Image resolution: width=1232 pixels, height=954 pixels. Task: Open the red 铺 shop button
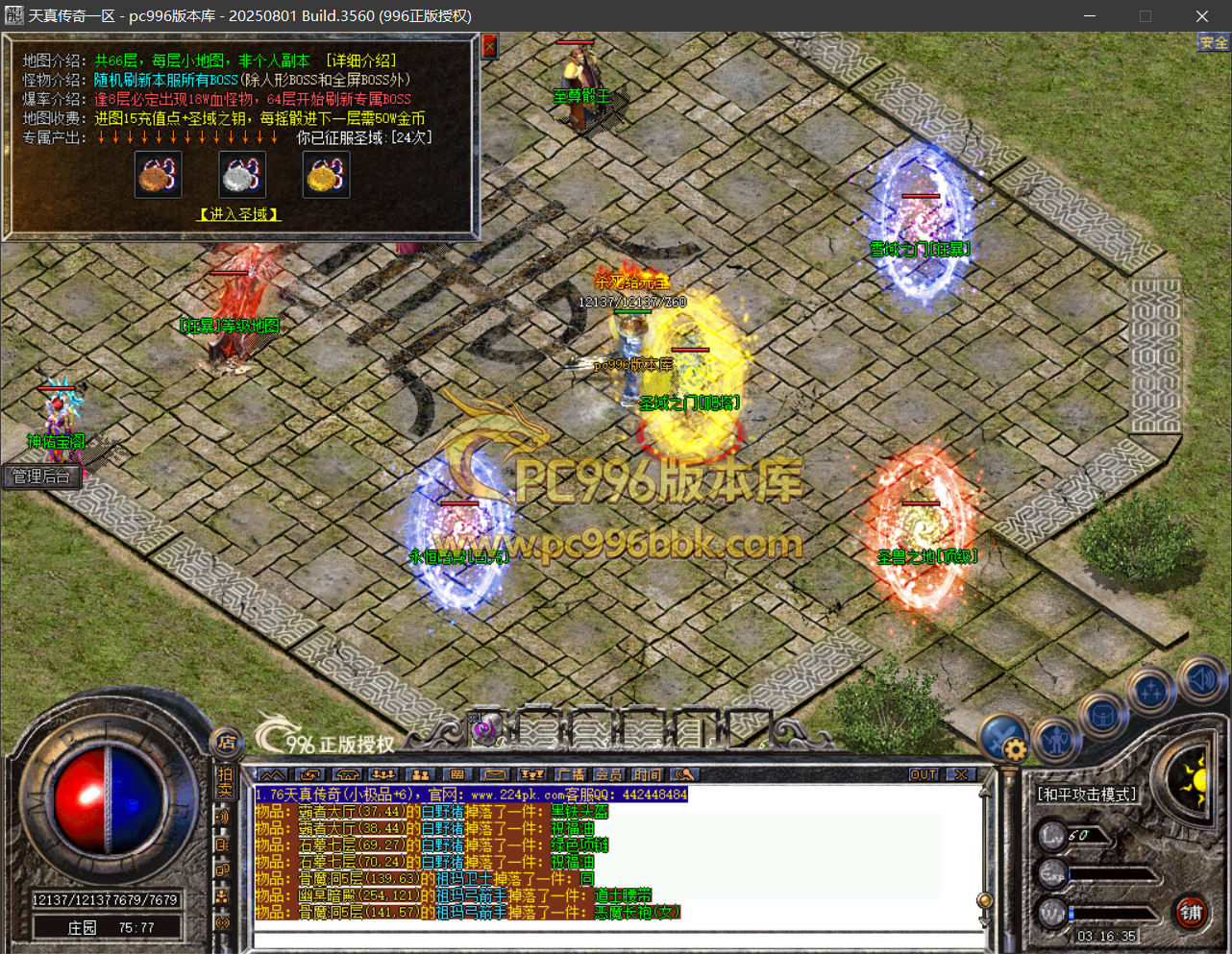(1192, 912)
